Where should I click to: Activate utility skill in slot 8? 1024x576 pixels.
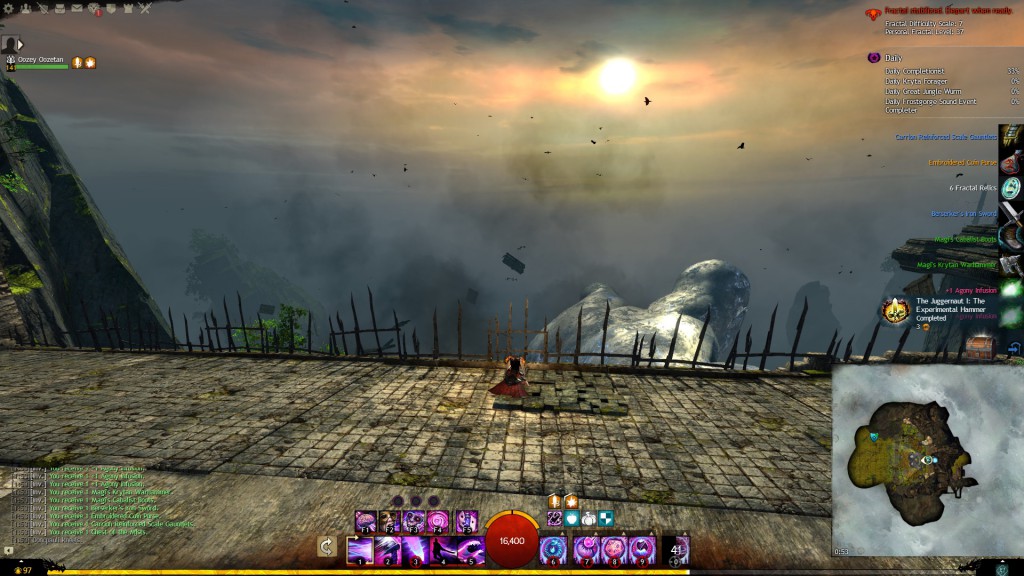click(x=613, y=550)
